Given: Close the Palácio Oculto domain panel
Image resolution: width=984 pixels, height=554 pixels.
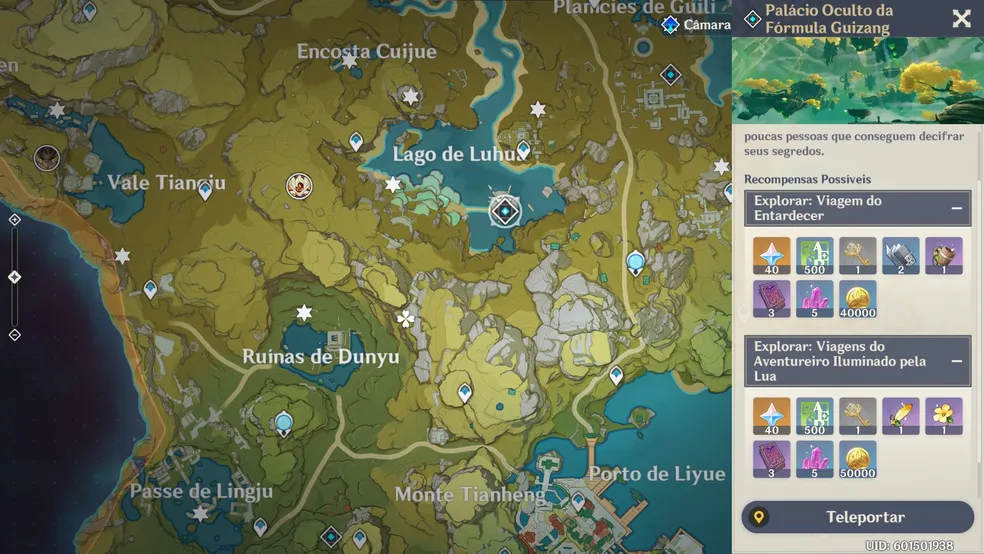Looking at the screenshot, I should click(x=961, y=19).
